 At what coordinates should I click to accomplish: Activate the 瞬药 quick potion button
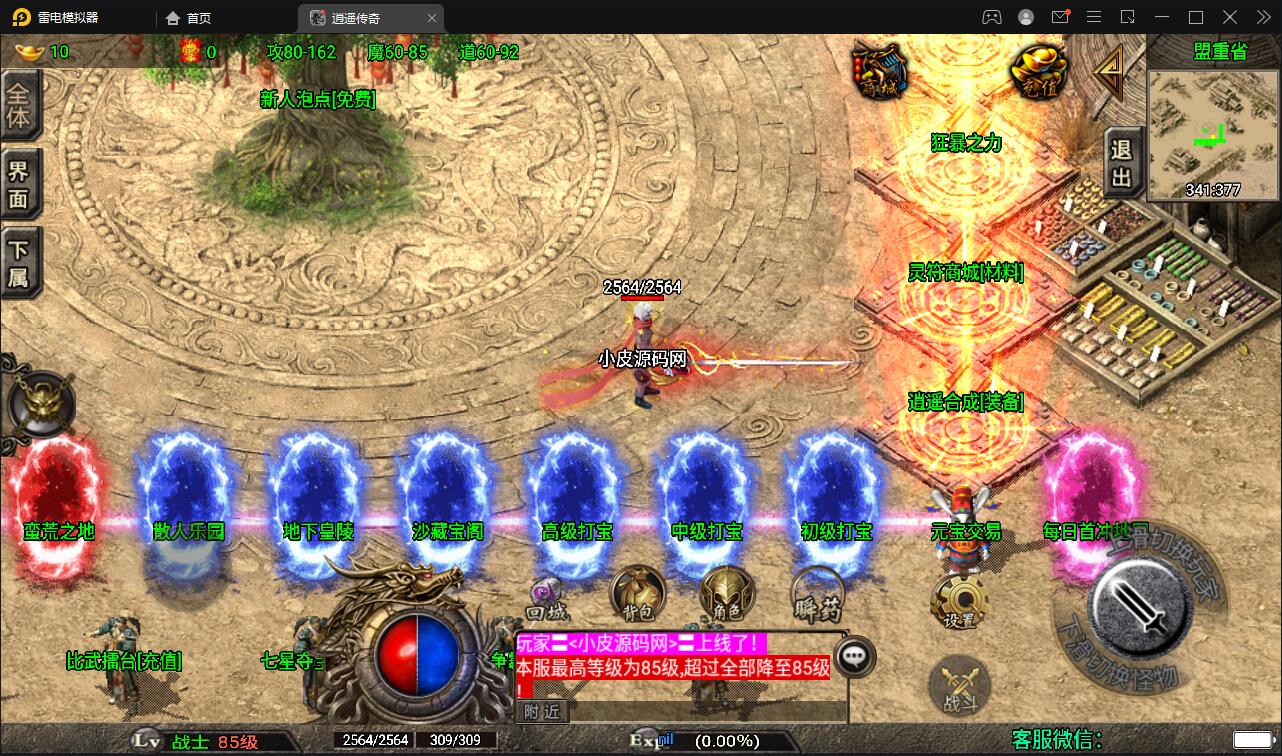(x=817, y=596)
